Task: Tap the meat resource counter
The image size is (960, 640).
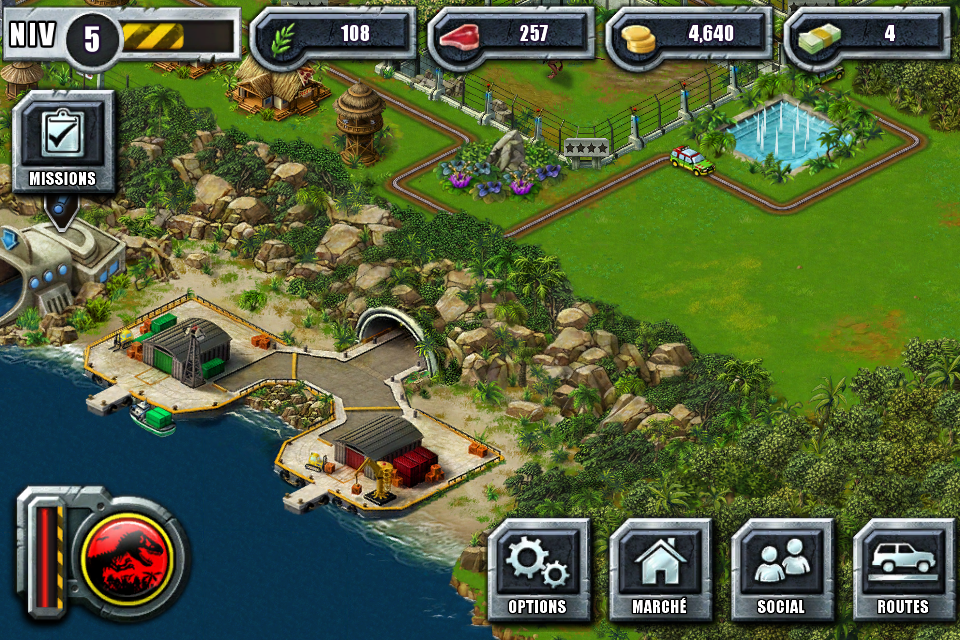Action: click(510, 35)
